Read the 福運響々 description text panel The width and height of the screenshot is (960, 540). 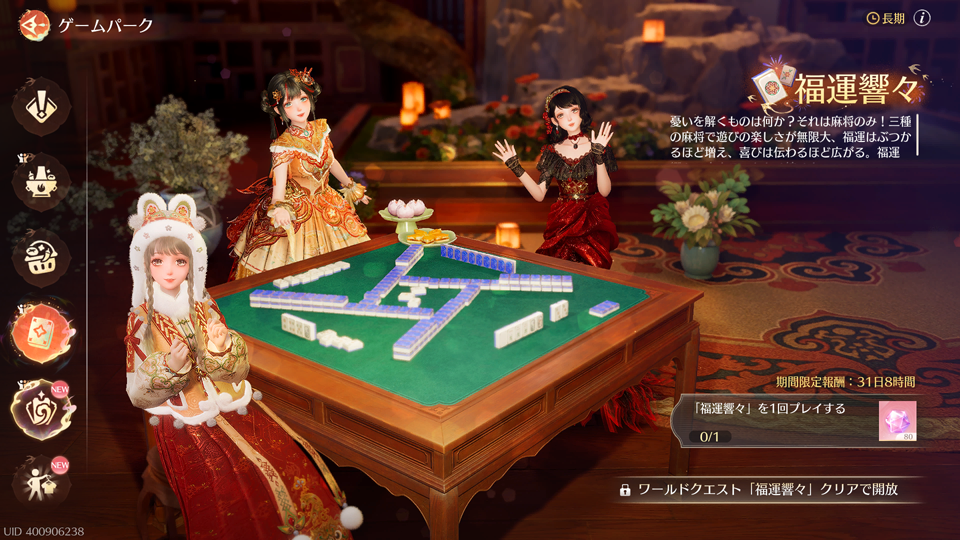(x=790, y=136)
